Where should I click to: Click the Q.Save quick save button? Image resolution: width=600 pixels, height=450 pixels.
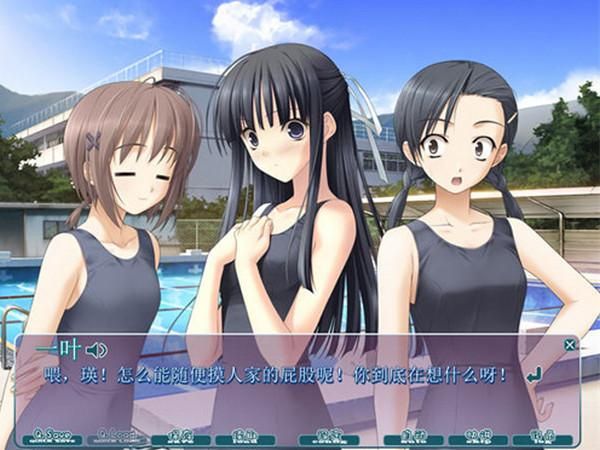pyautogui.click(x=49, y=437)
